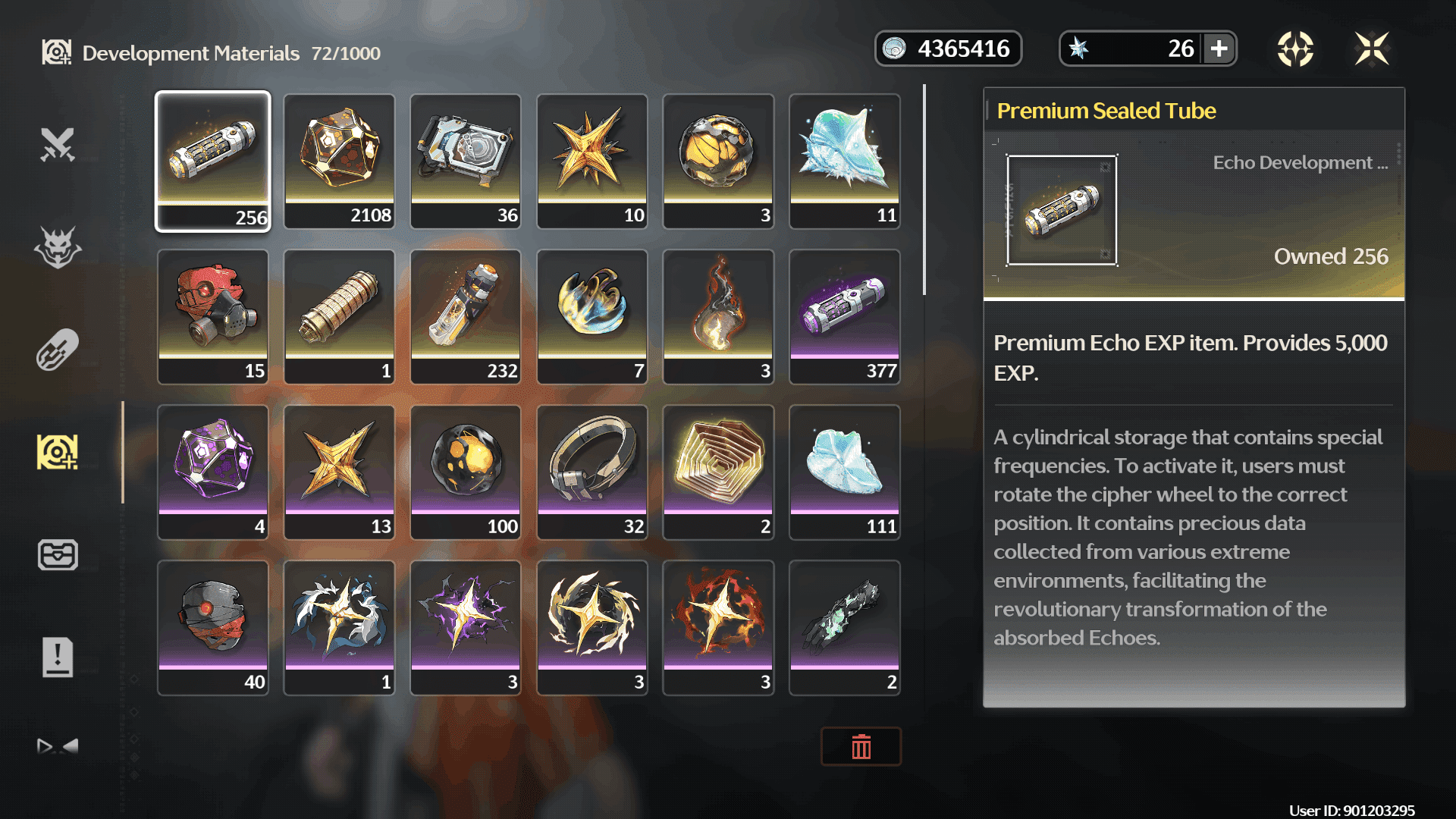Select the black helmet with red bandana
The height and width of the screenshot is (819, 1456).
(212, 627)
